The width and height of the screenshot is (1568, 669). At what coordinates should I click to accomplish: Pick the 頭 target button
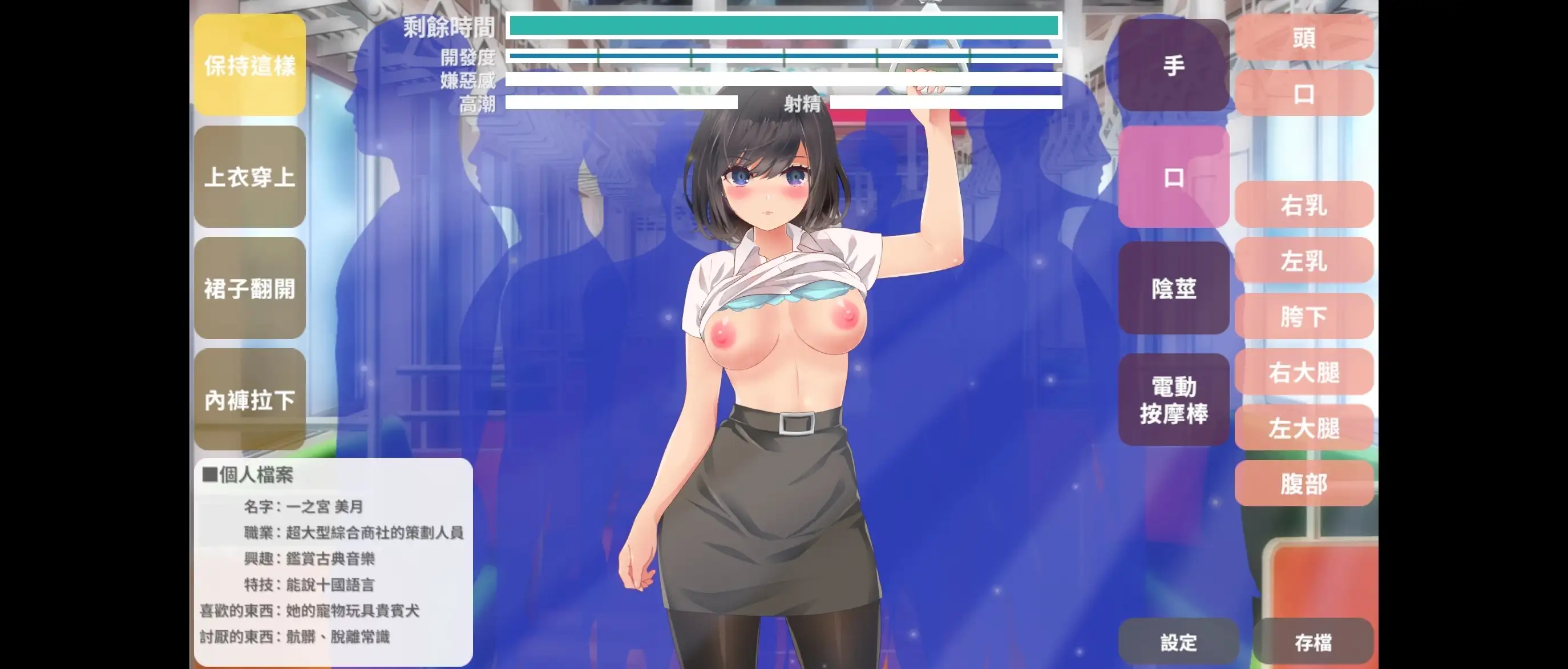click(1304, 38)
